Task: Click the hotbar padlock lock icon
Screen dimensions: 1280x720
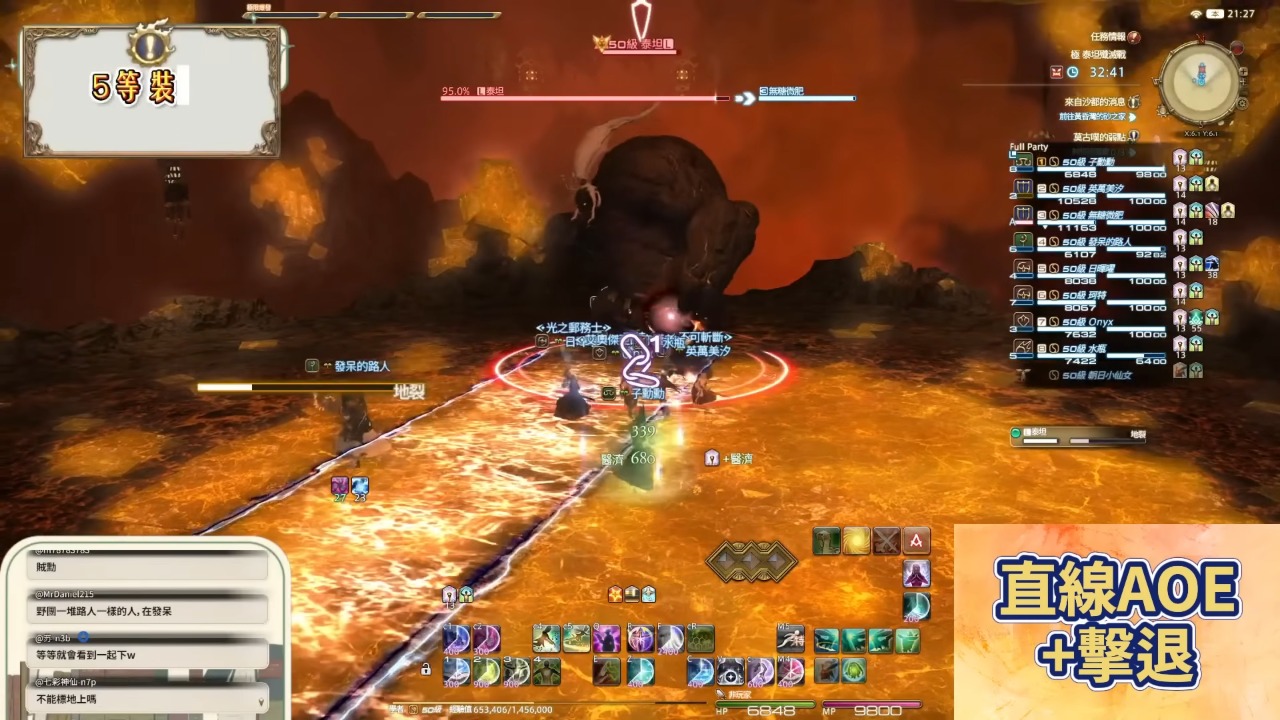Action: click(x=426, y=669)
